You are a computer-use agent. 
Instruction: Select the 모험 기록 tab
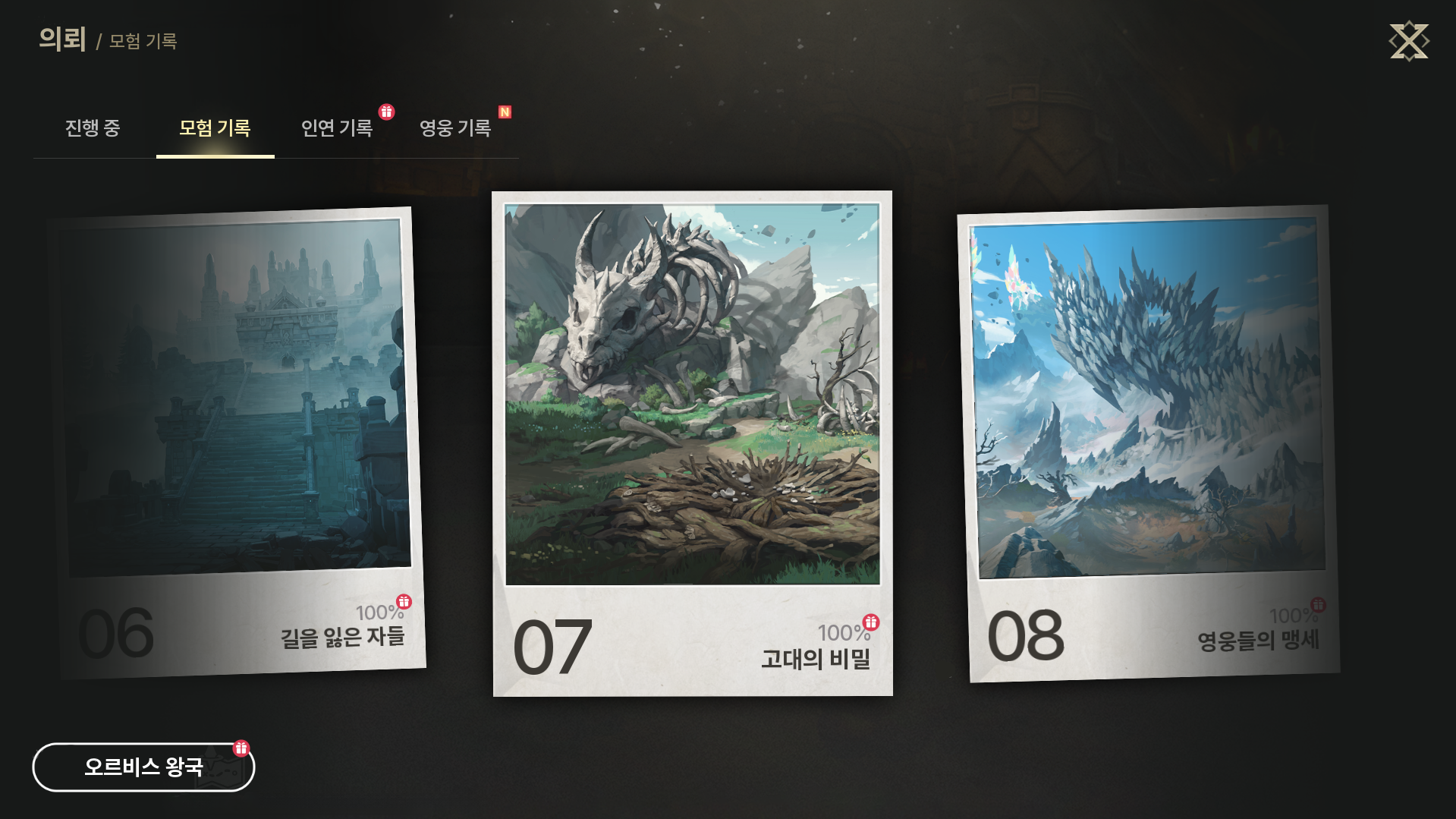click(215, 128)
